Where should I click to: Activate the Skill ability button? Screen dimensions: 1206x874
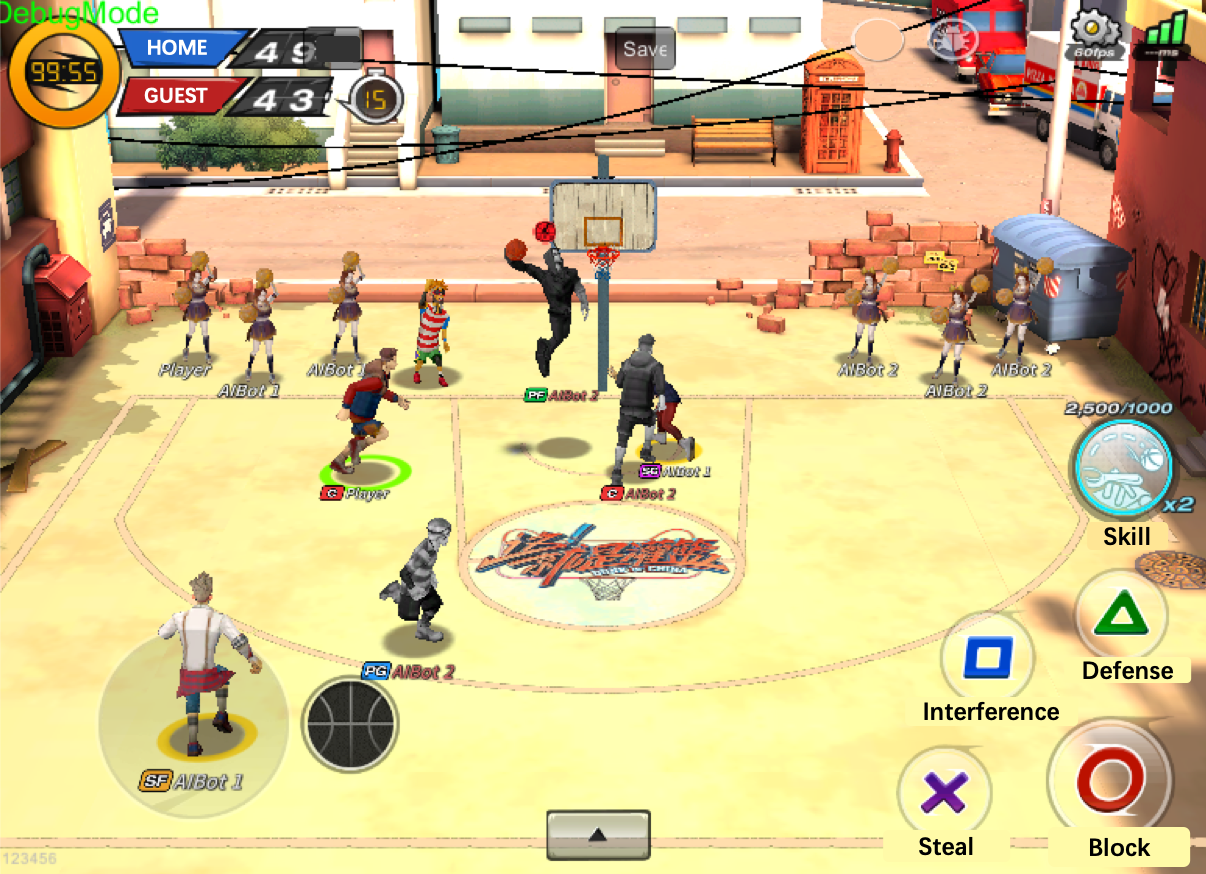tap(1121, 465)
